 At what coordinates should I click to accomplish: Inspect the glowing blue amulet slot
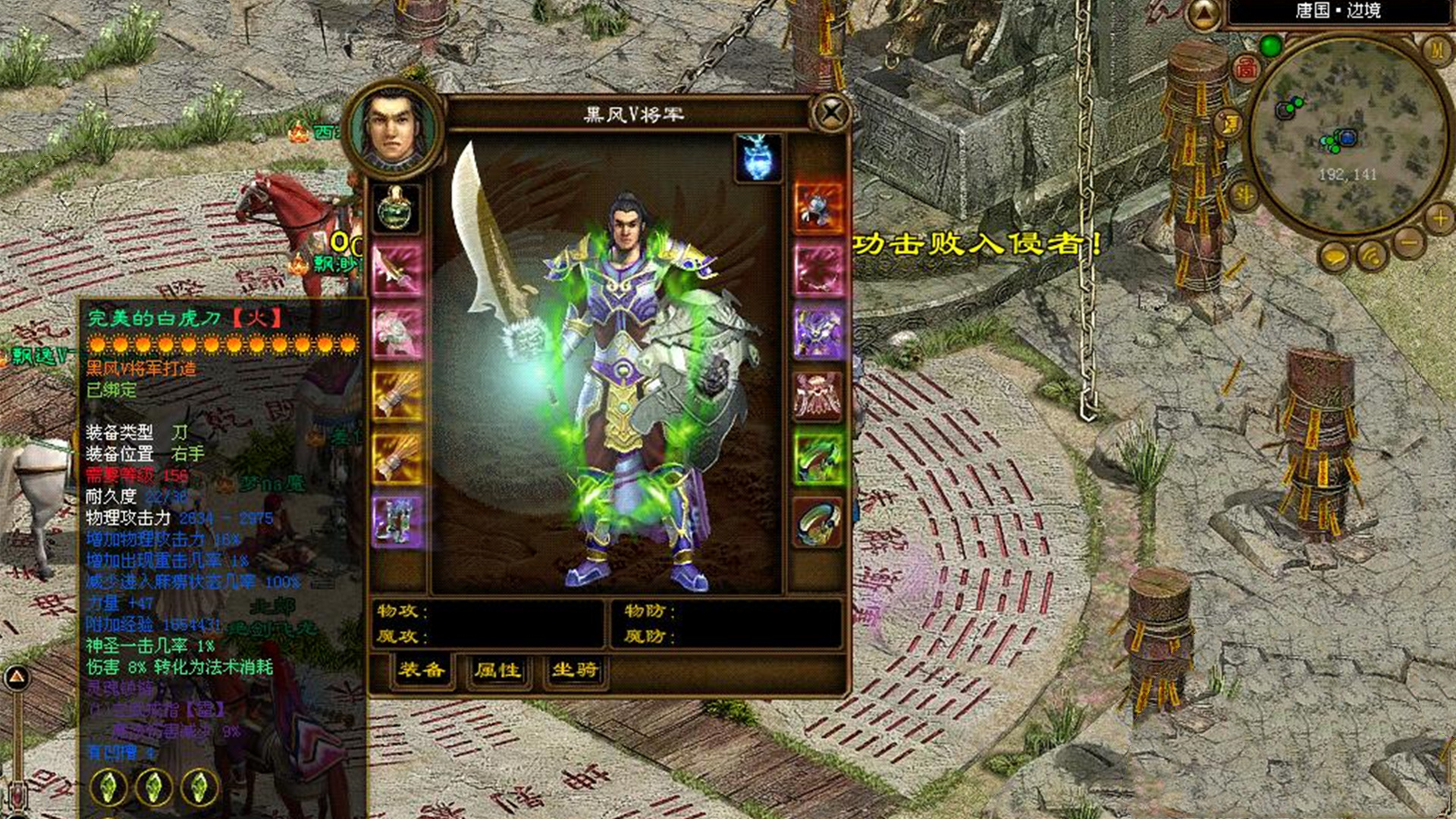click(758, 158)
